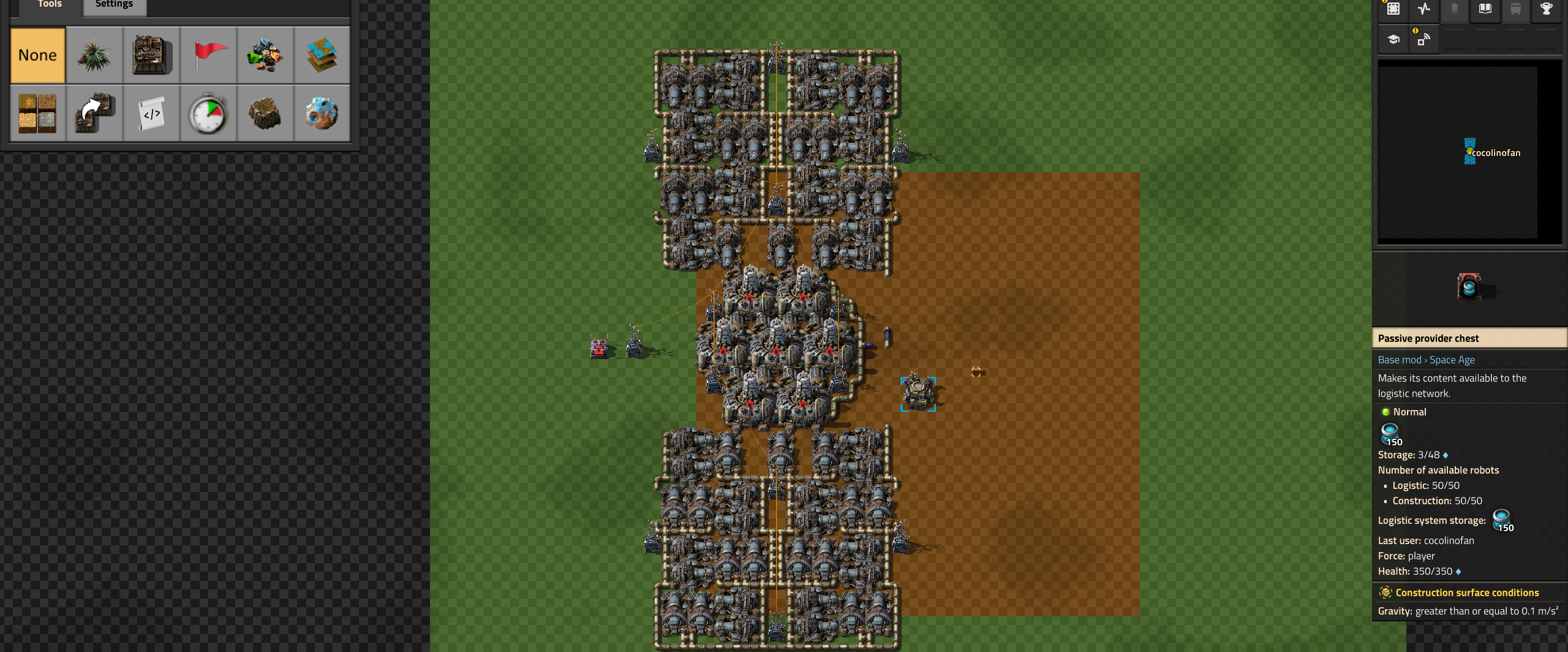Select the Time editor tool with stopwatch icon
Image resolution: width=1568 pixels, height=652 pixels.
pos(209,113)
